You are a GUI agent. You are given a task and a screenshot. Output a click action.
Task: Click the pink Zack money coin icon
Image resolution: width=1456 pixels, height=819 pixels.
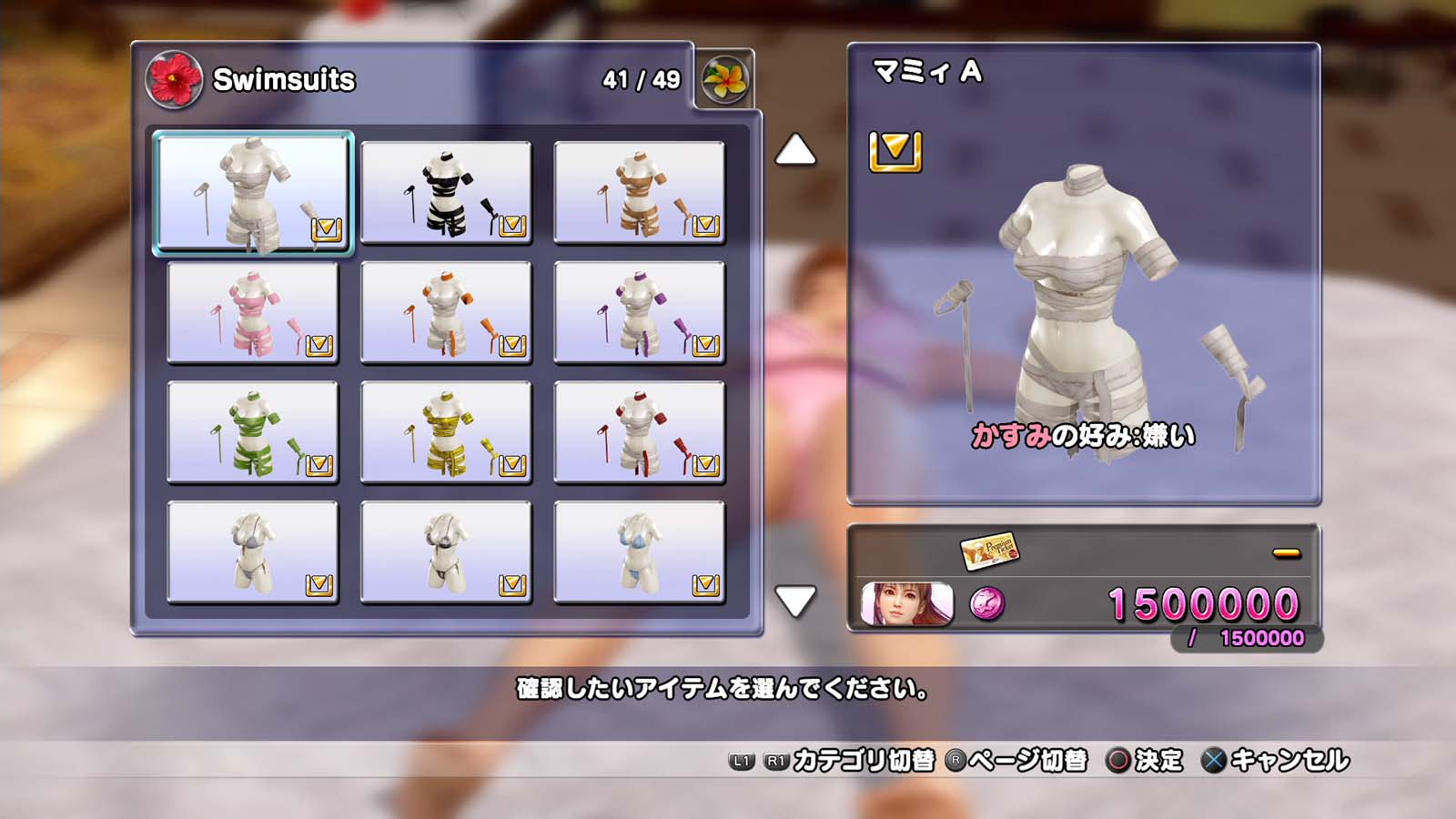987,604
